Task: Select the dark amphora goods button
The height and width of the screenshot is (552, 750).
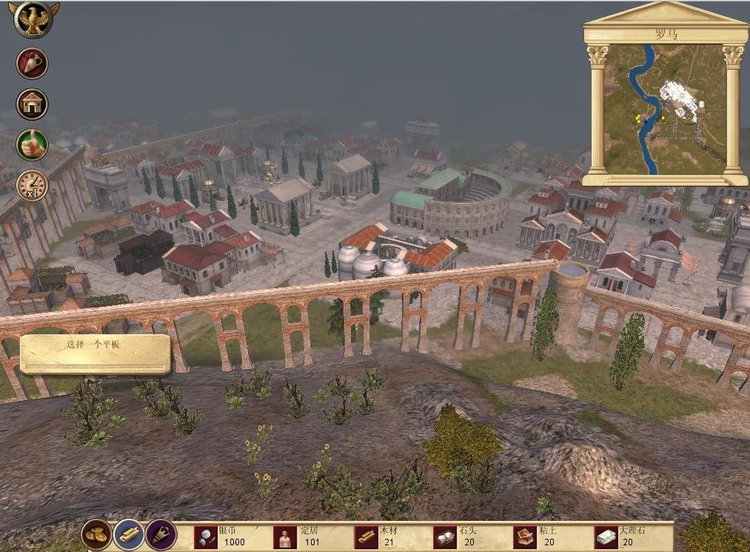Action: (x=161, y=534)
